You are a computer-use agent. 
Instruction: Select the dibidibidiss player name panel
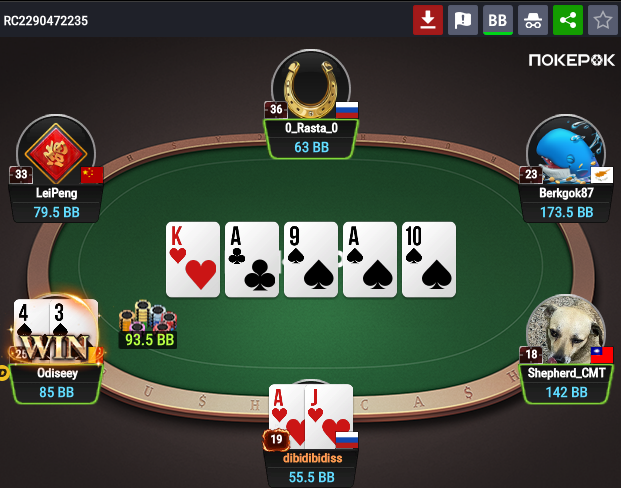click(x=310, y=467)
